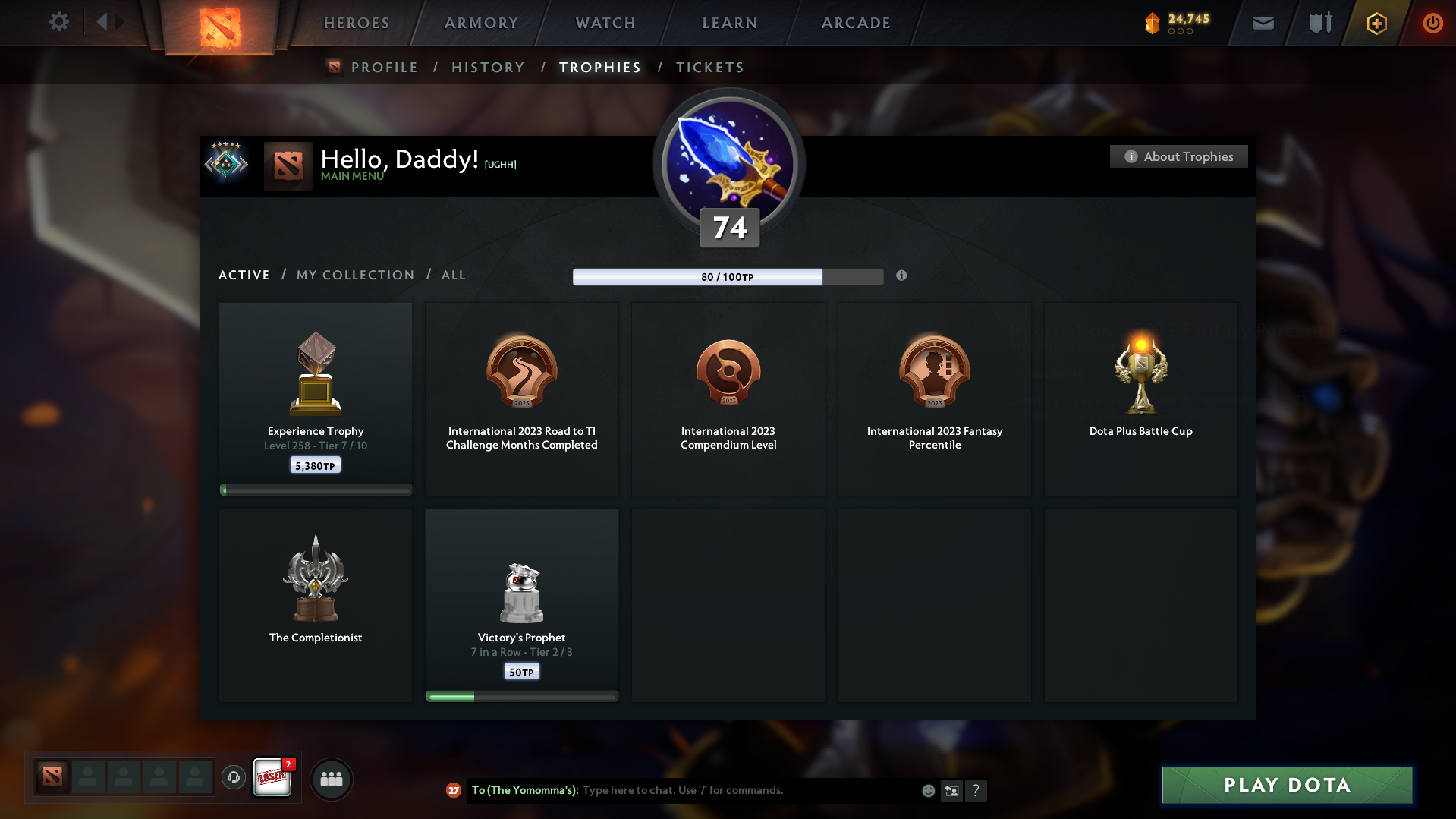Click the trophy progress info circle
This screenshot has height=819, width=1456.
click(902, 276)
